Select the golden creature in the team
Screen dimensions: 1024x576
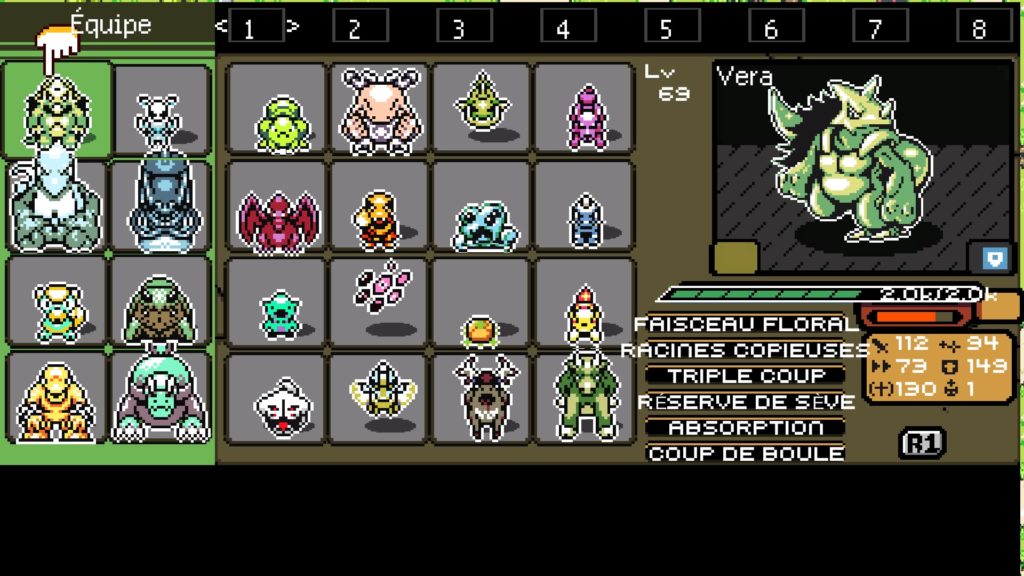pyautogui.click(x=55, y=402)
